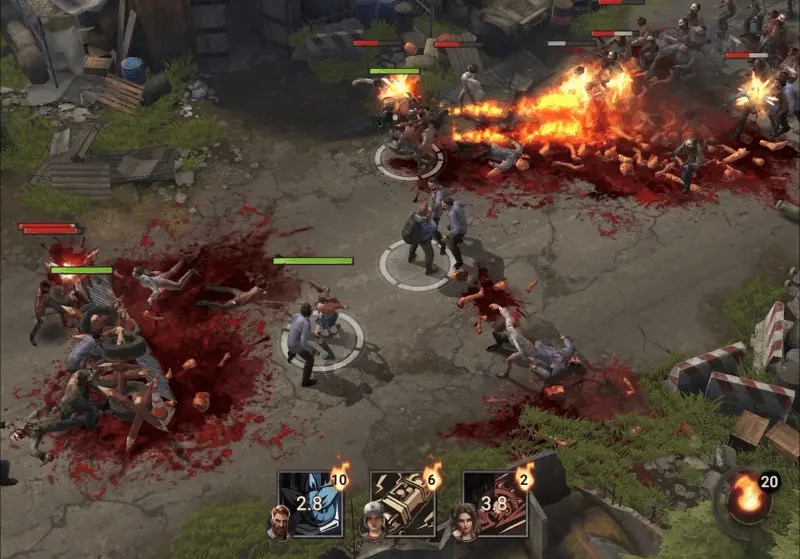The image size is (800, 559).
Task: Activate the bearded man's blue skill card
Action: (310, 503)
